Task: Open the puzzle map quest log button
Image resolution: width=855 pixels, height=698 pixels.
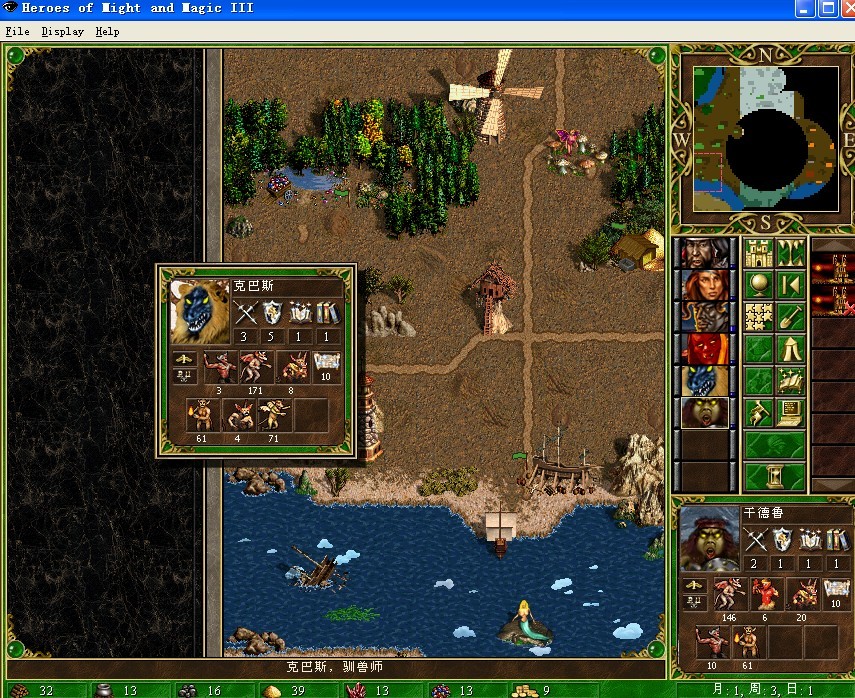Action: (x=759, y=317)
